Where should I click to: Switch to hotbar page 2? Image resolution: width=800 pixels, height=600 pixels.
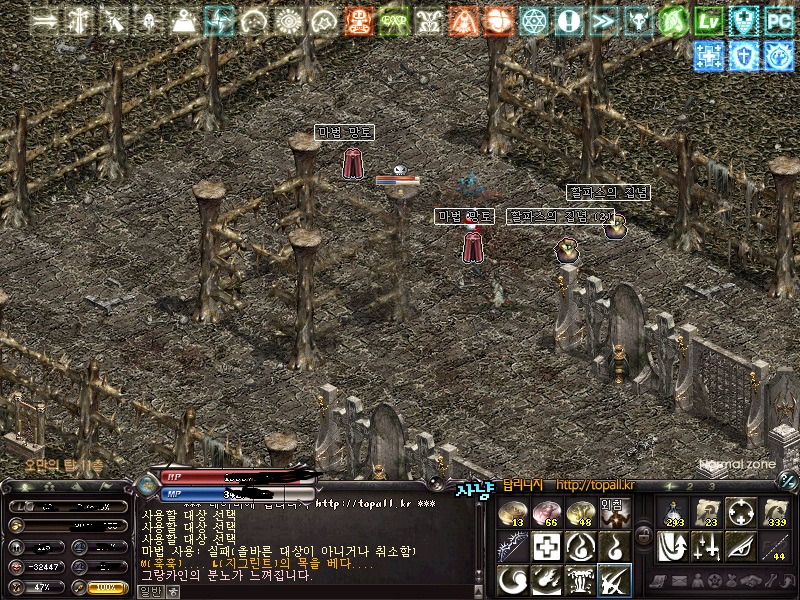[691, 485]
